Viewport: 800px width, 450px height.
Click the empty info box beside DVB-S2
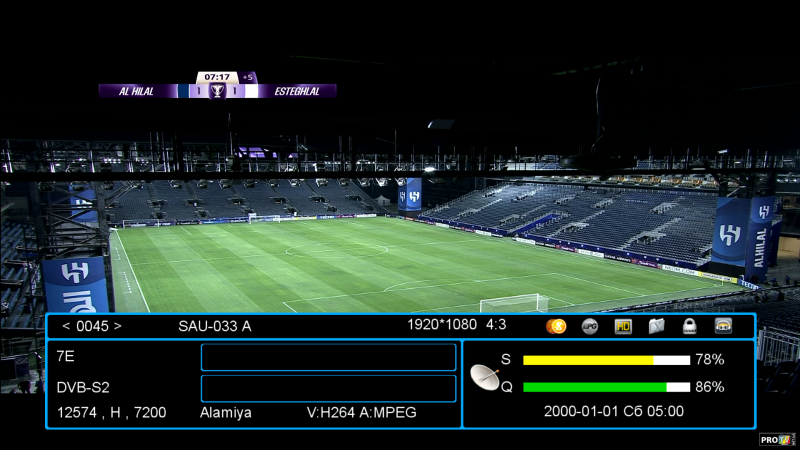[328, 388]
